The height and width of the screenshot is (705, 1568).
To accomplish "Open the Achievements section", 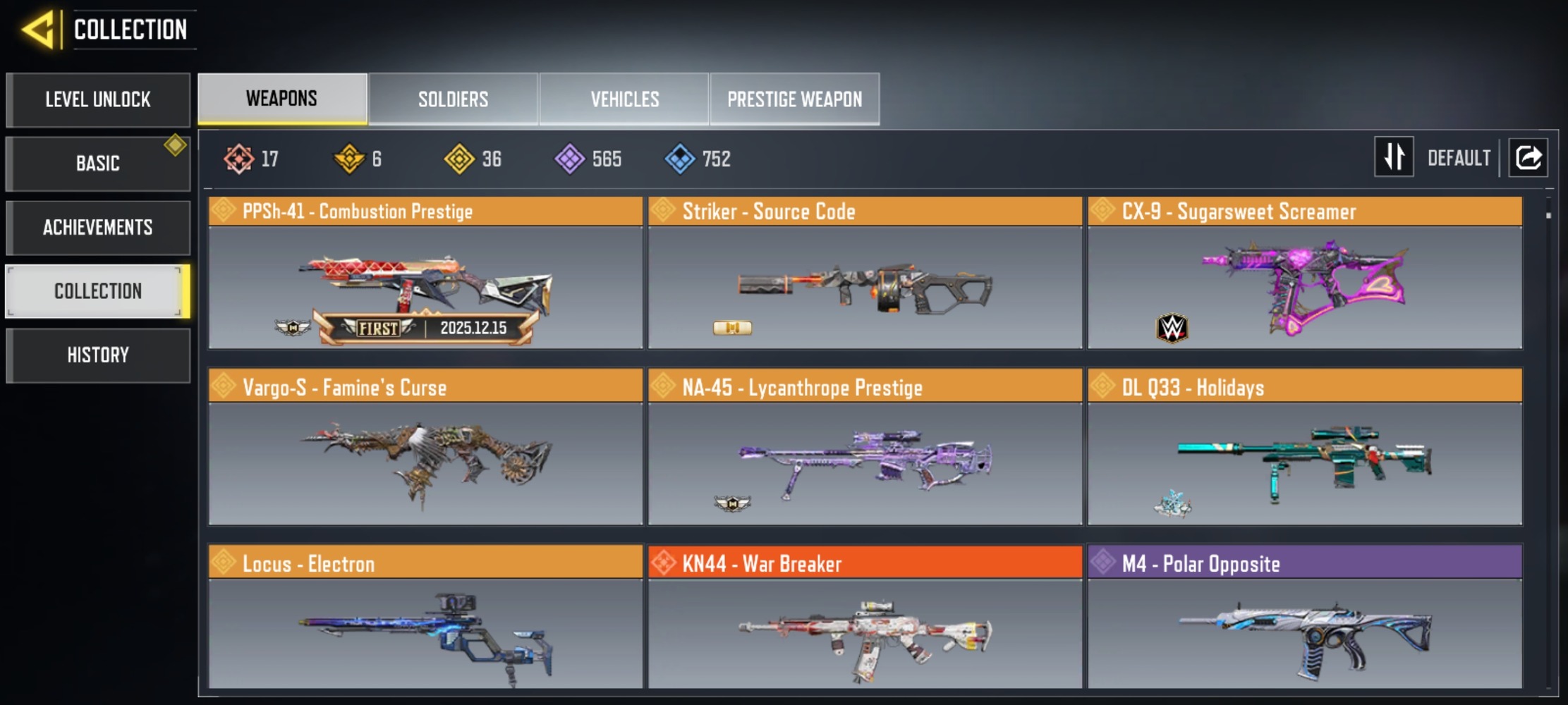I will (98, 228).
